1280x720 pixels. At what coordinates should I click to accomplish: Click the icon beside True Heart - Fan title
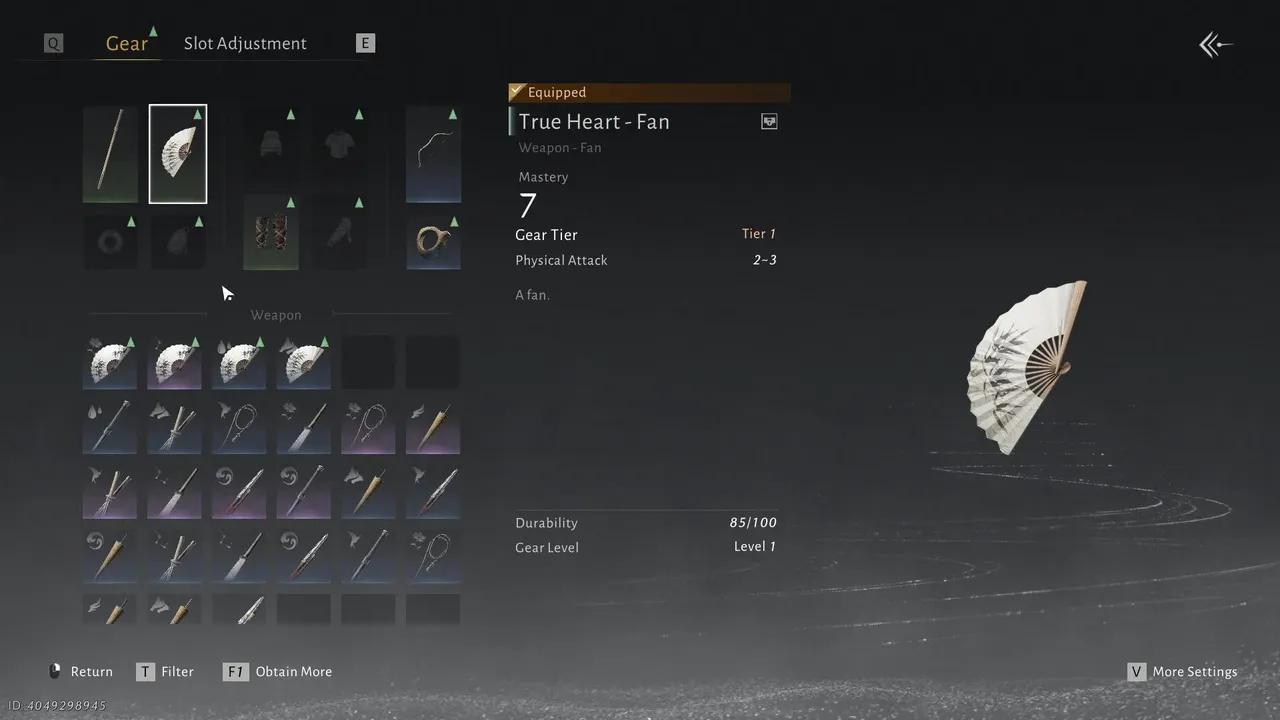pos(769,122)
